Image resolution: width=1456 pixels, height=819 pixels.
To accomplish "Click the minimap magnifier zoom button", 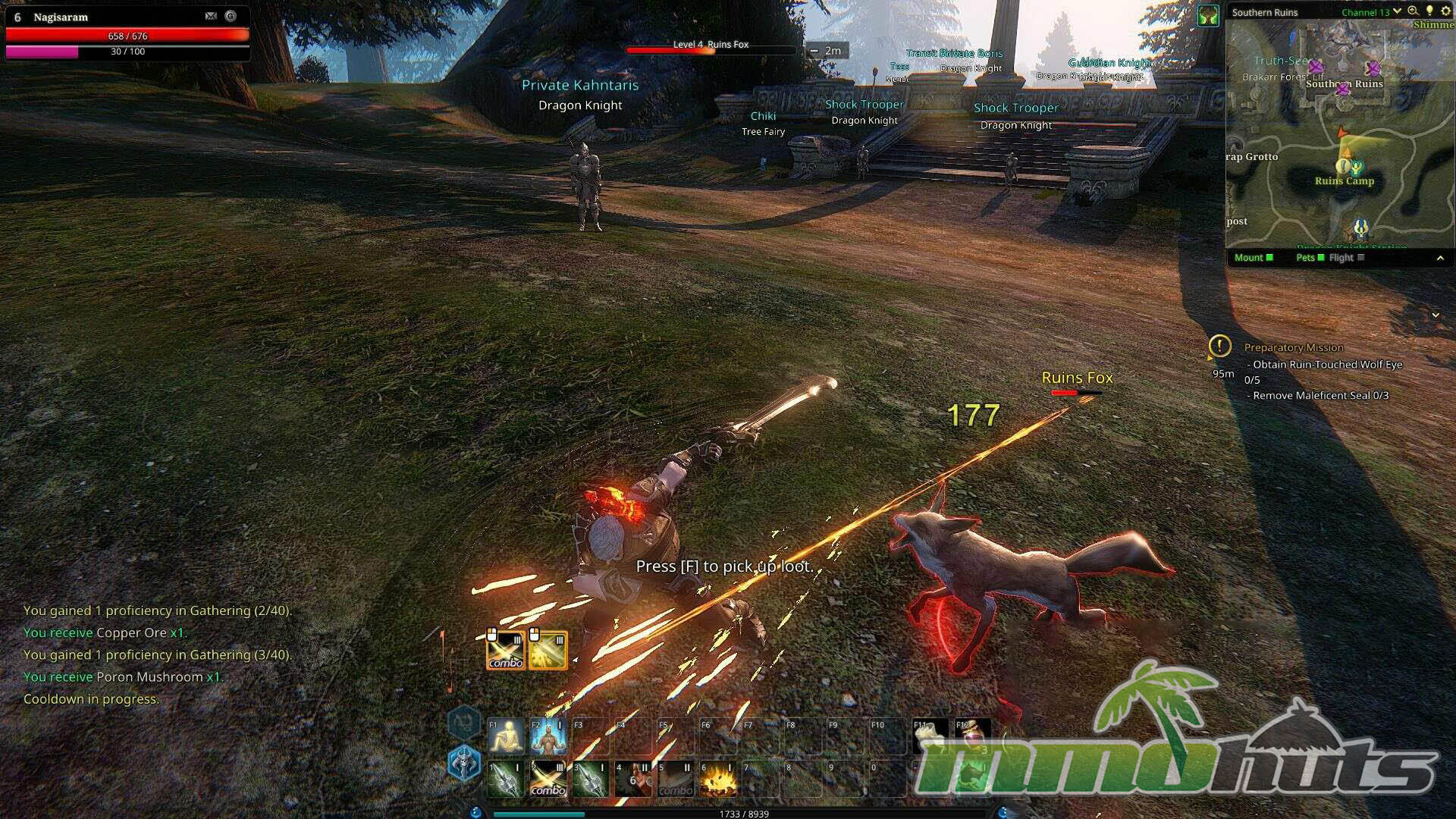I will pyautogui.click(x=1413, y=11).
